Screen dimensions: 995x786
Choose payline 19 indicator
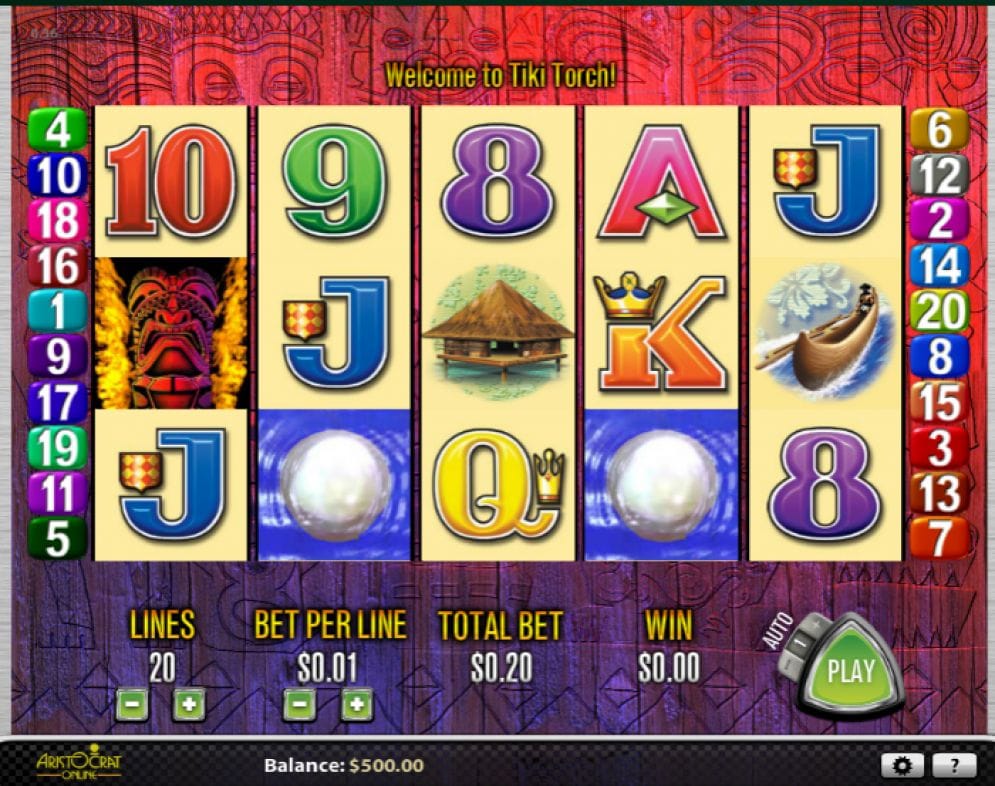coord(58,448)
